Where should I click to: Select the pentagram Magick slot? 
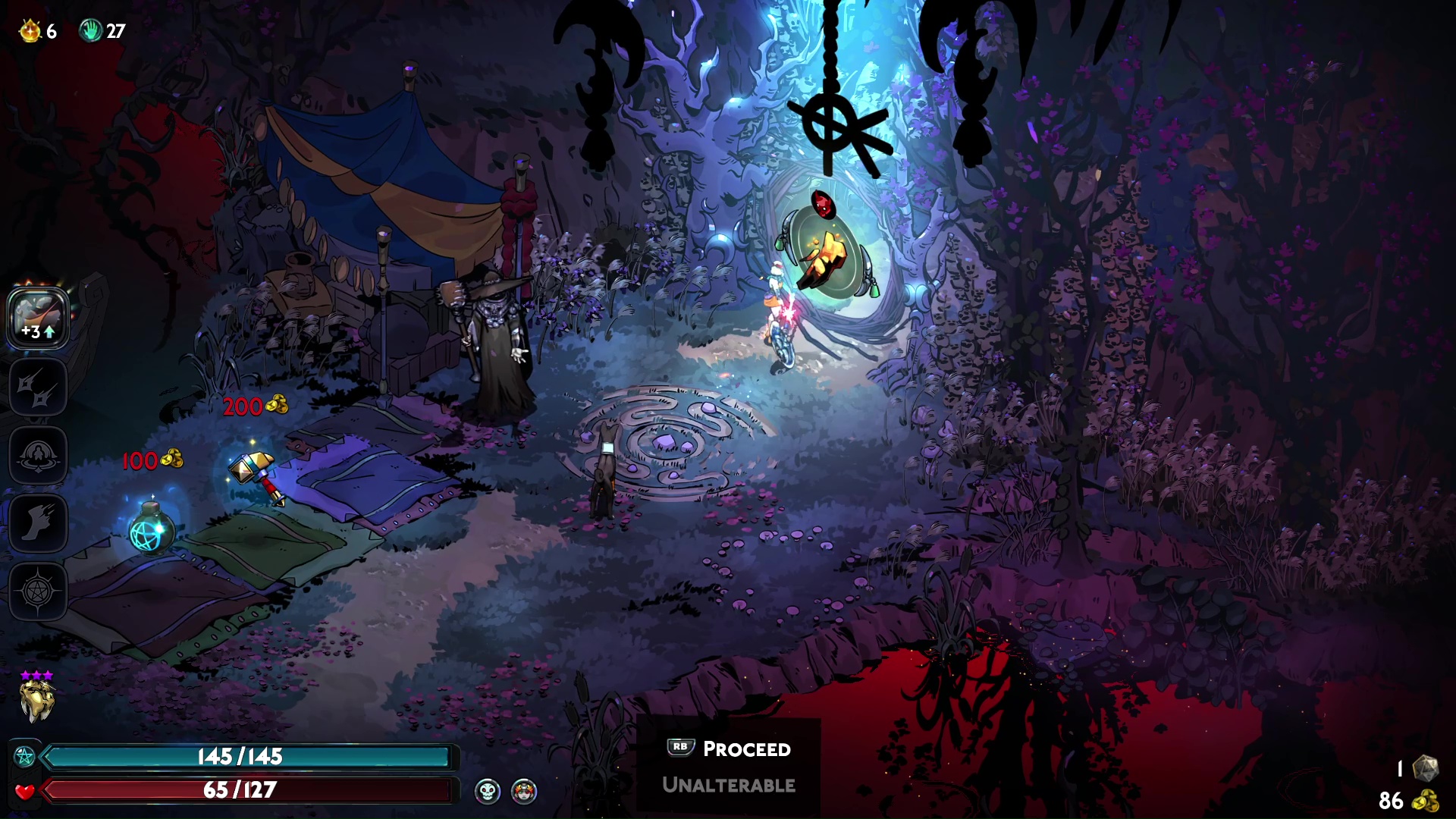pos(38,591)
